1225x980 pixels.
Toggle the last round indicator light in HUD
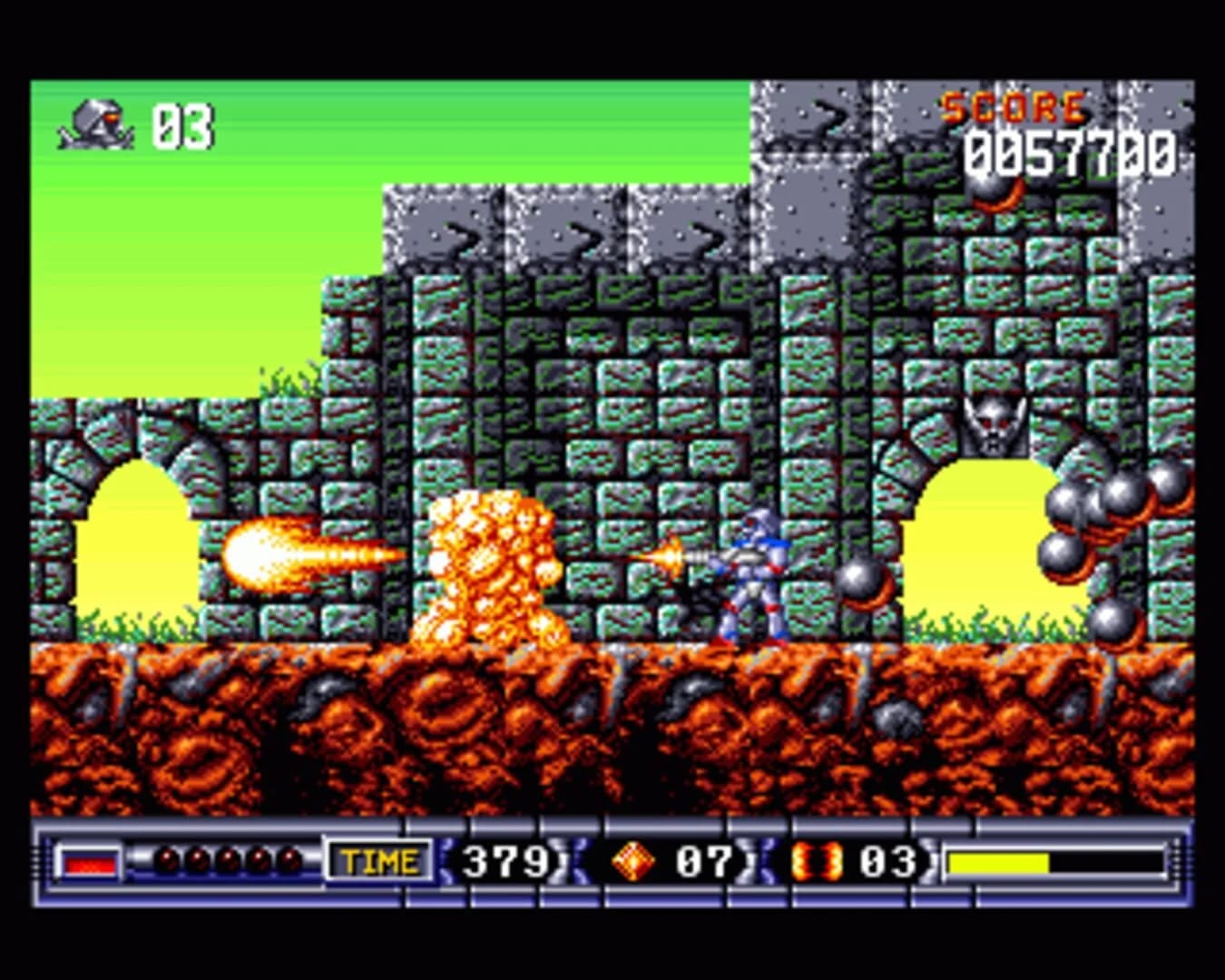pos(291,857)
